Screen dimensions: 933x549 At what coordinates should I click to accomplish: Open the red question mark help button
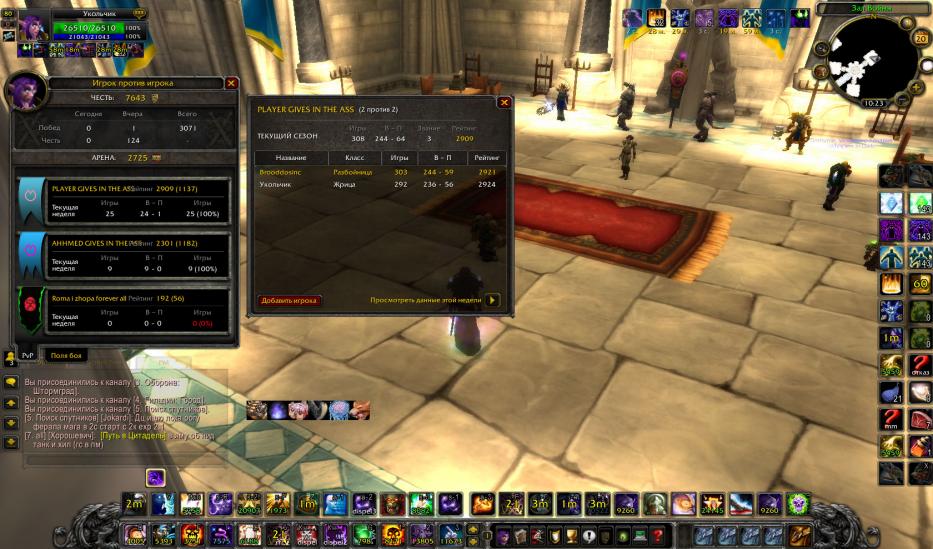tap(657, 536)
